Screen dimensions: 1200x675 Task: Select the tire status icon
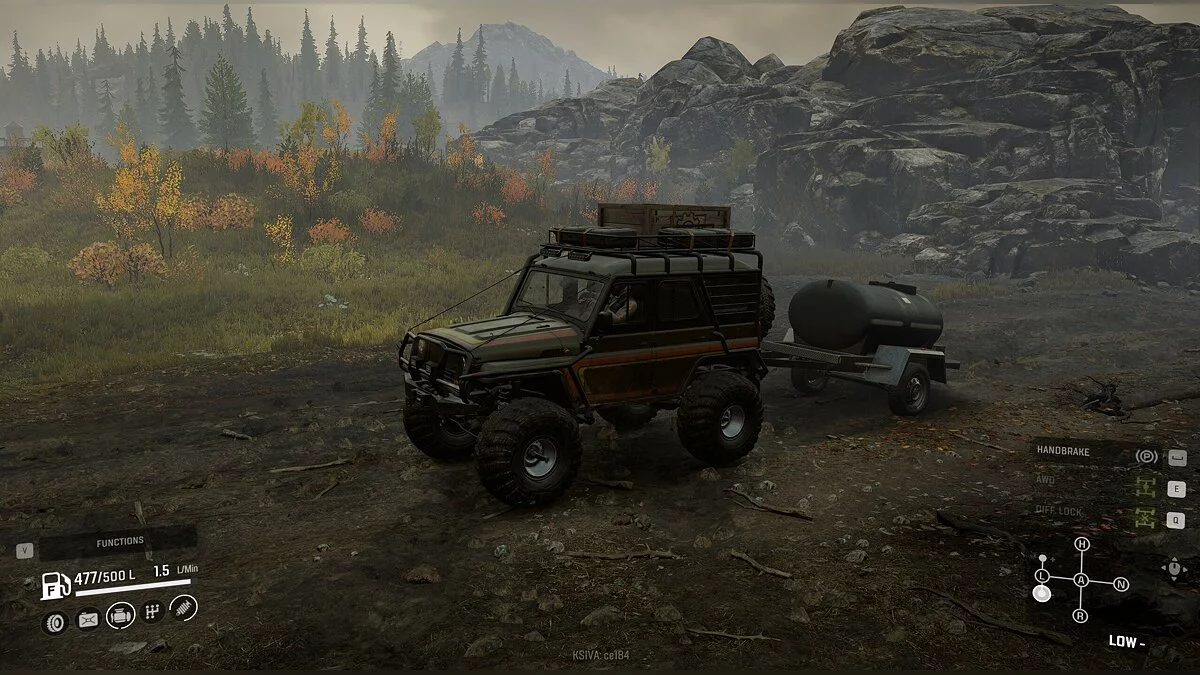point(55,622)
